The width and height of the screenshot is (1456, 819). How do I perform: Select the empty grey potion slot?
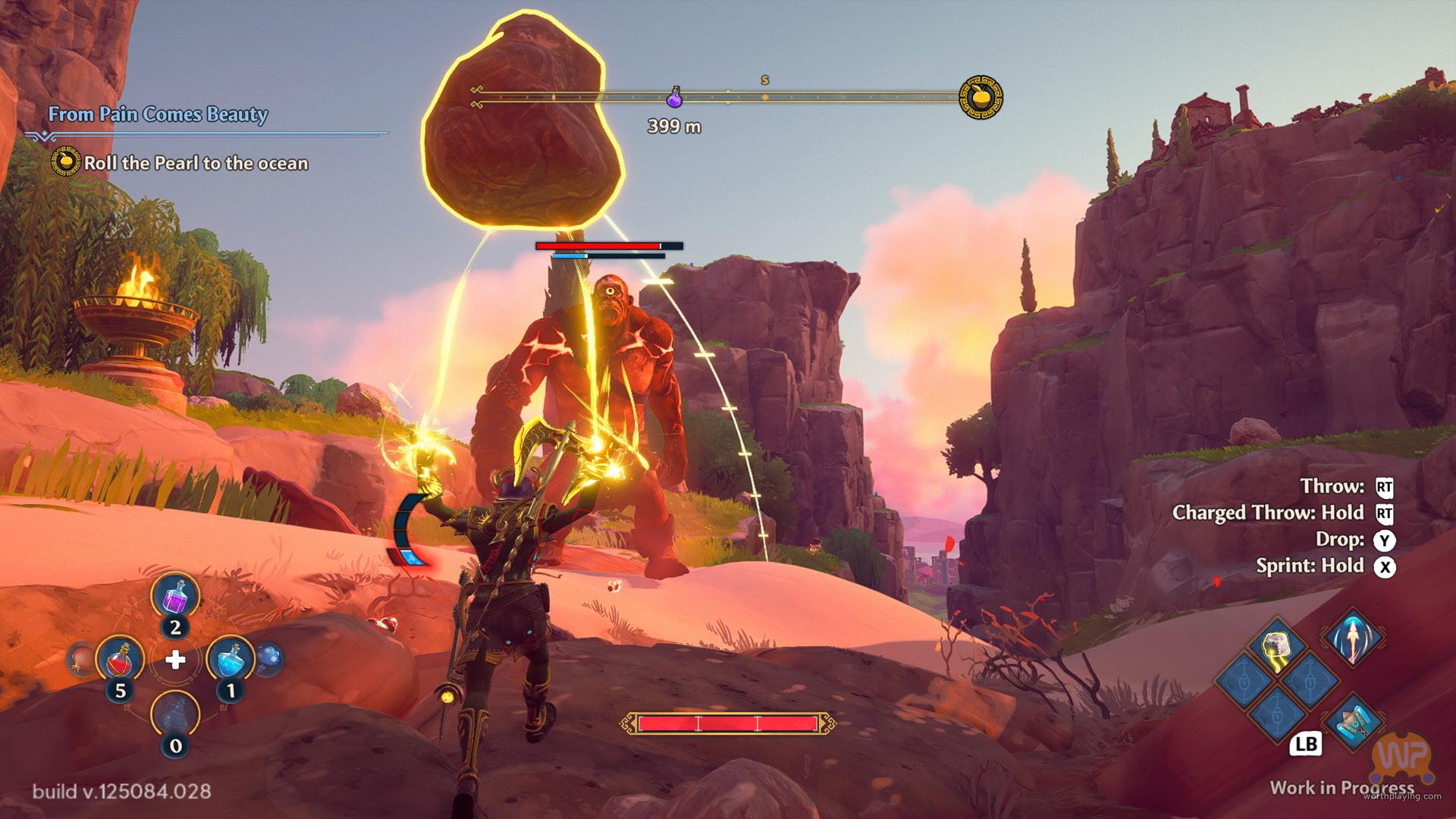click(175, 715)
